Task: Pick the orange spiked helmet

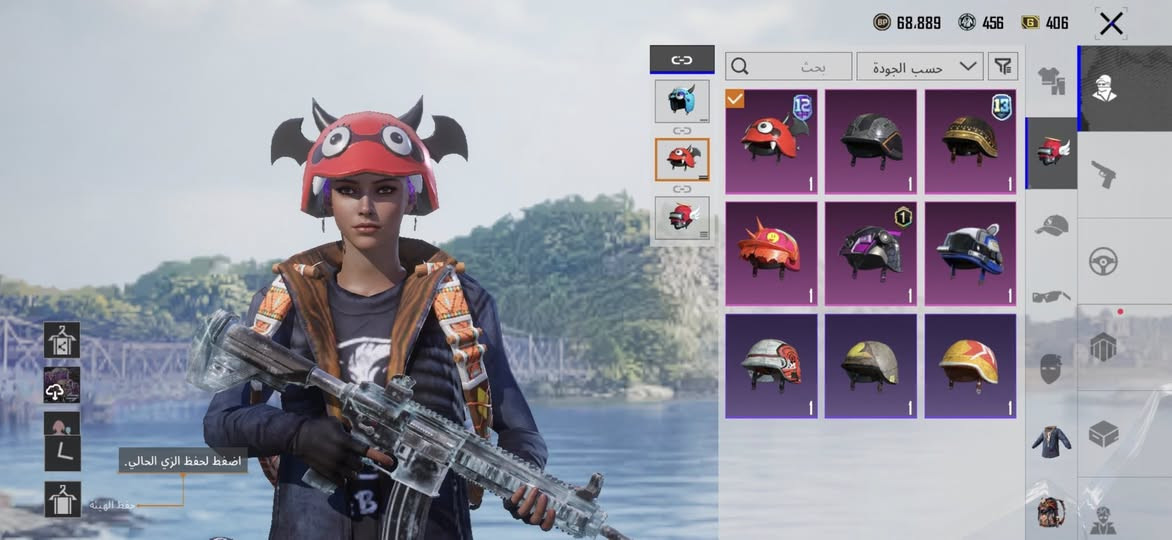Action: coord(770,250)
